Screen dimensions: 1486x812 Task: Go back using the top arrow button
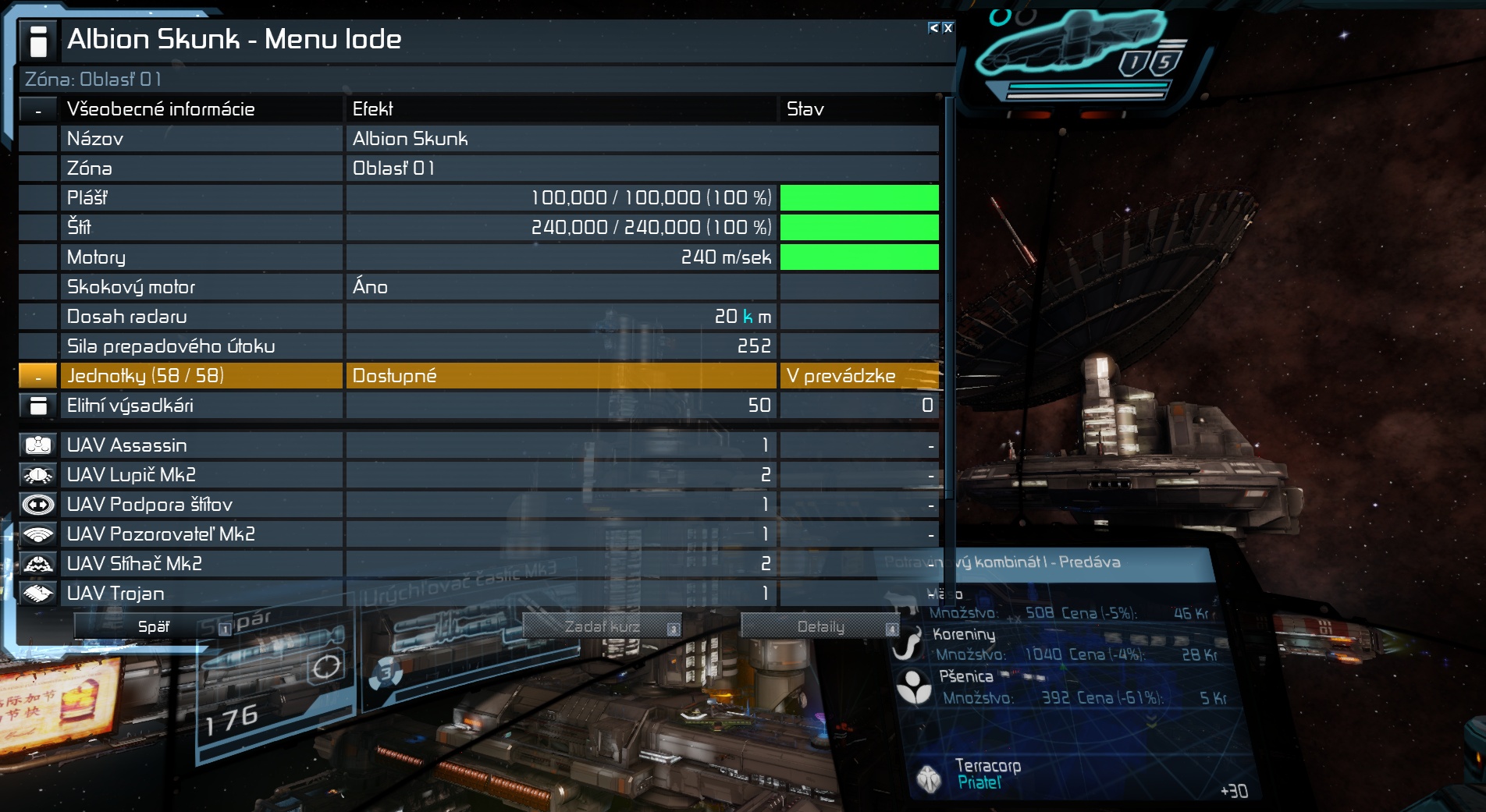[933, 28]
